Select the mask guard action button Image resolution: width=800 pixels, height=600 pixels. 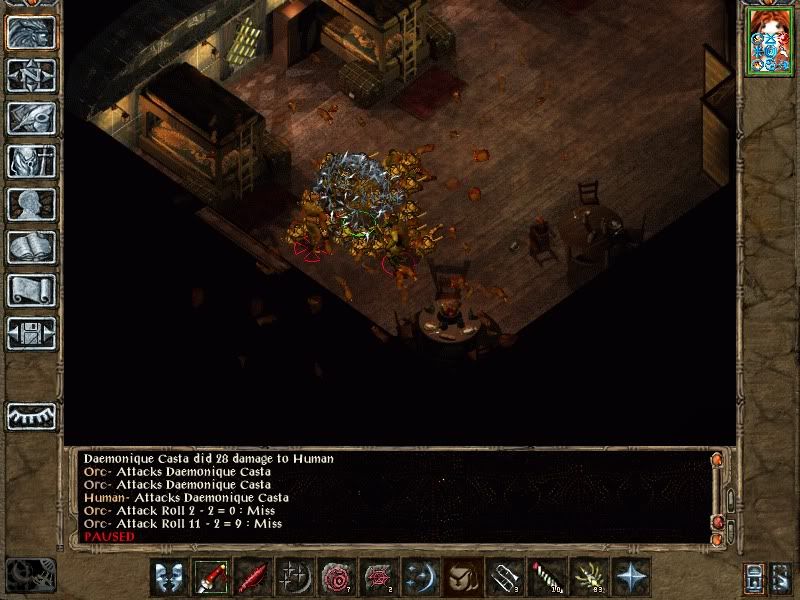169,577
